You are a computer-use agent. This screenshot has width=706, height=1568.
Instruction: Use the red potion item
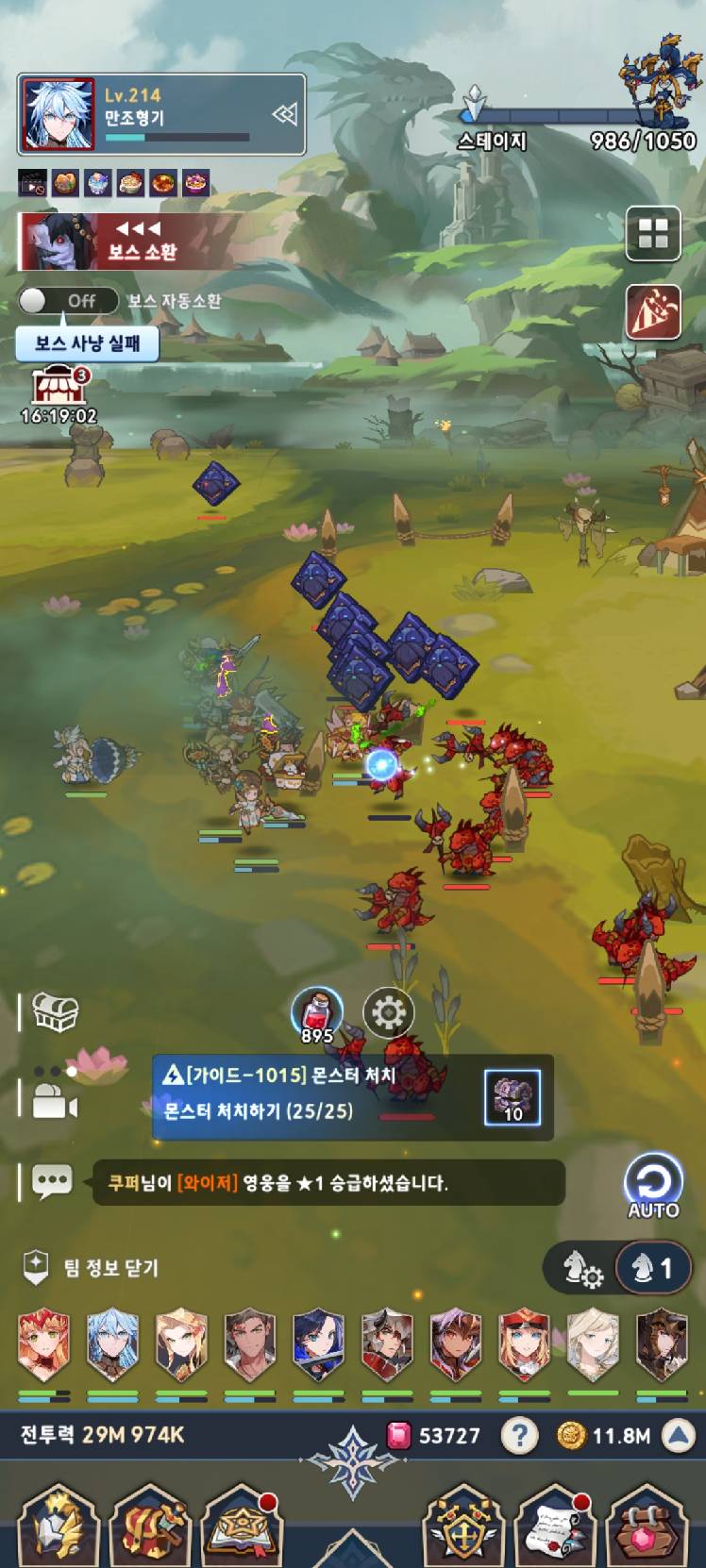pyautogui.click(x=316, y=1014)
